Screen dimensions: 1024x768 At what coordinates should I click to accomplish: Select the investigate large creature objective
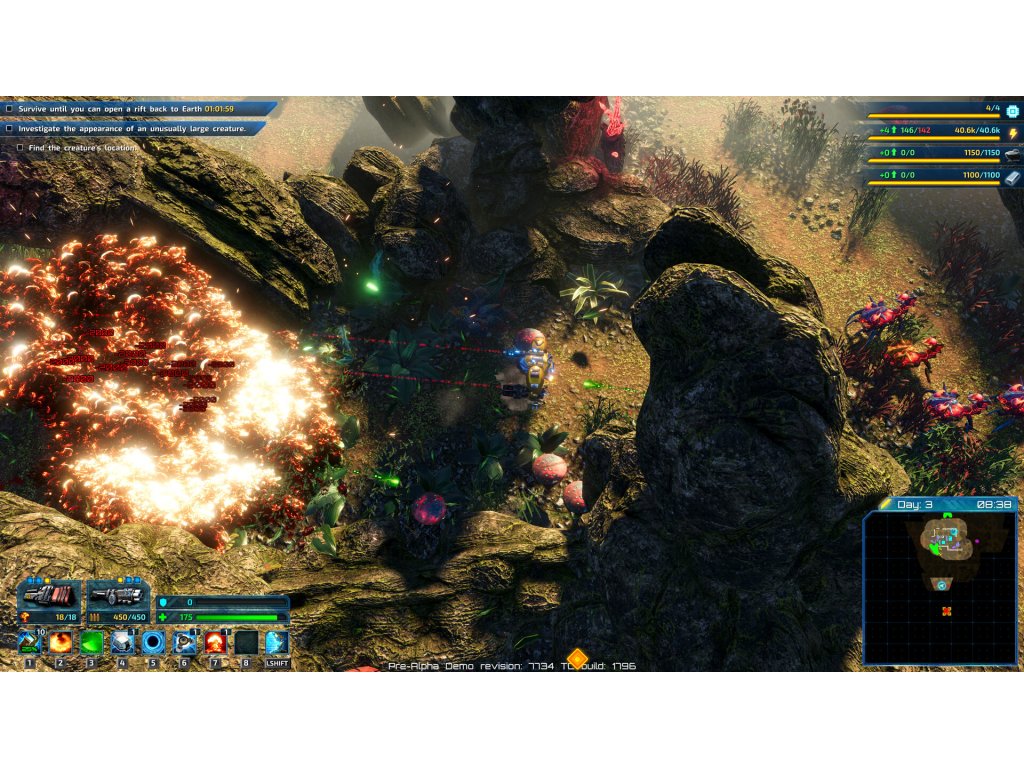[x=132, y=128]
